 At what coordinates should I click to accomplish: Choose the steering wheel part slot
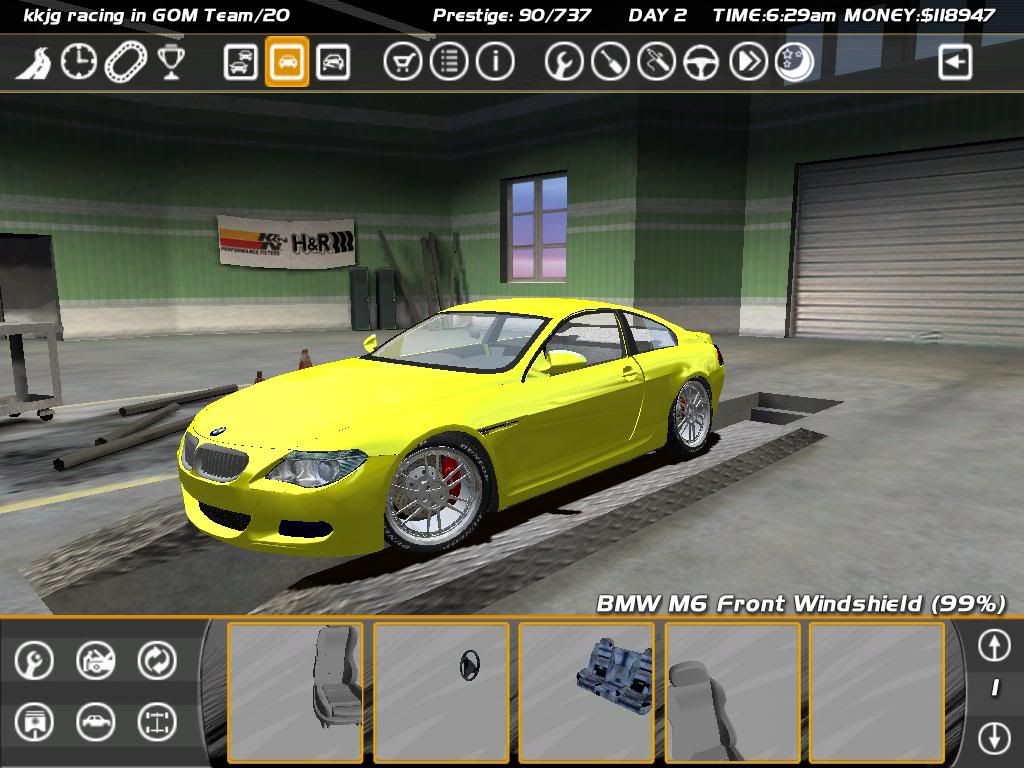[x=441, y=692]
